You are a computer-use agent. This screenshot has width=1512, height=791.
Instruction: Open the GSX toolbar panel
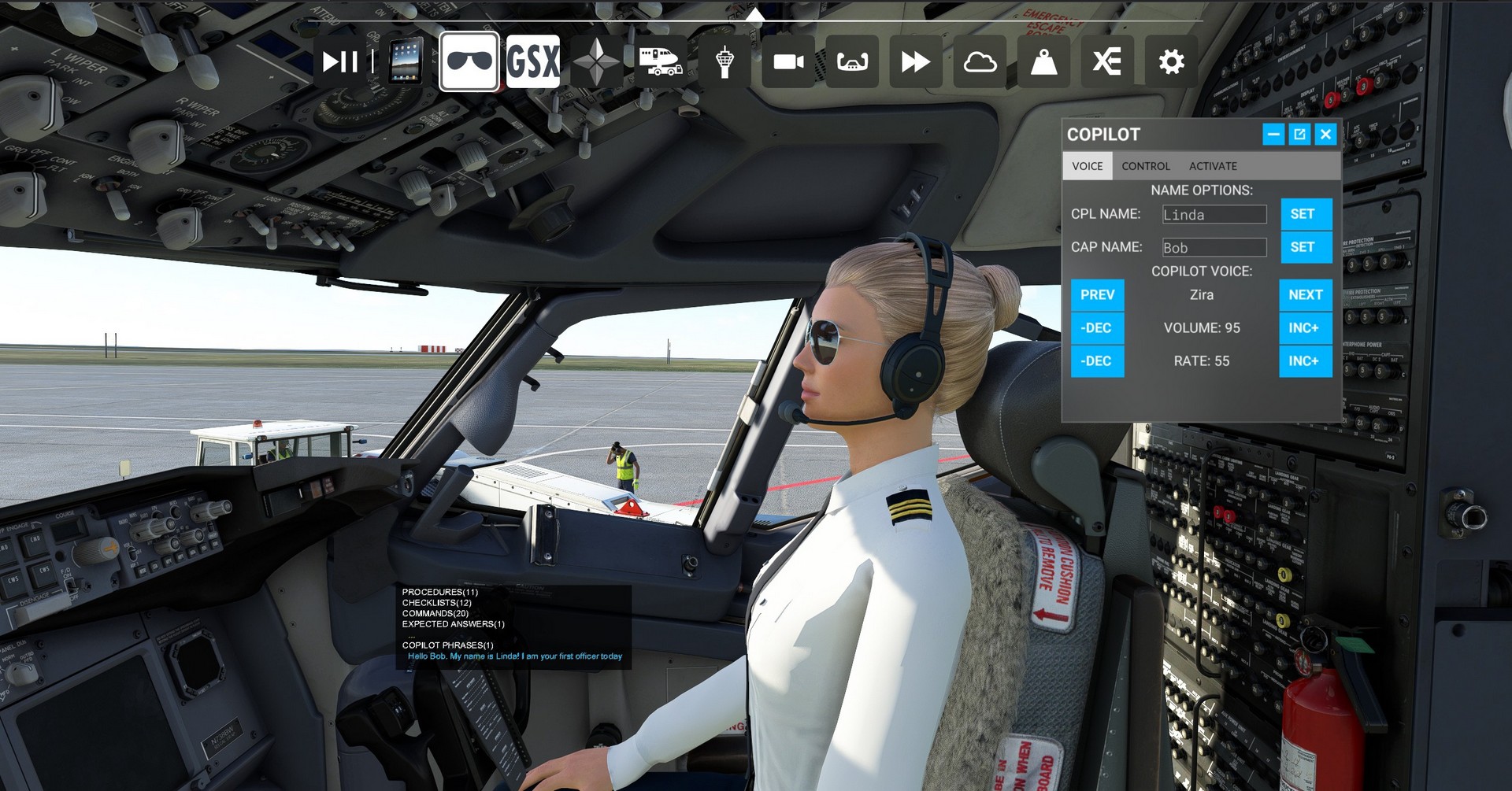533,61
